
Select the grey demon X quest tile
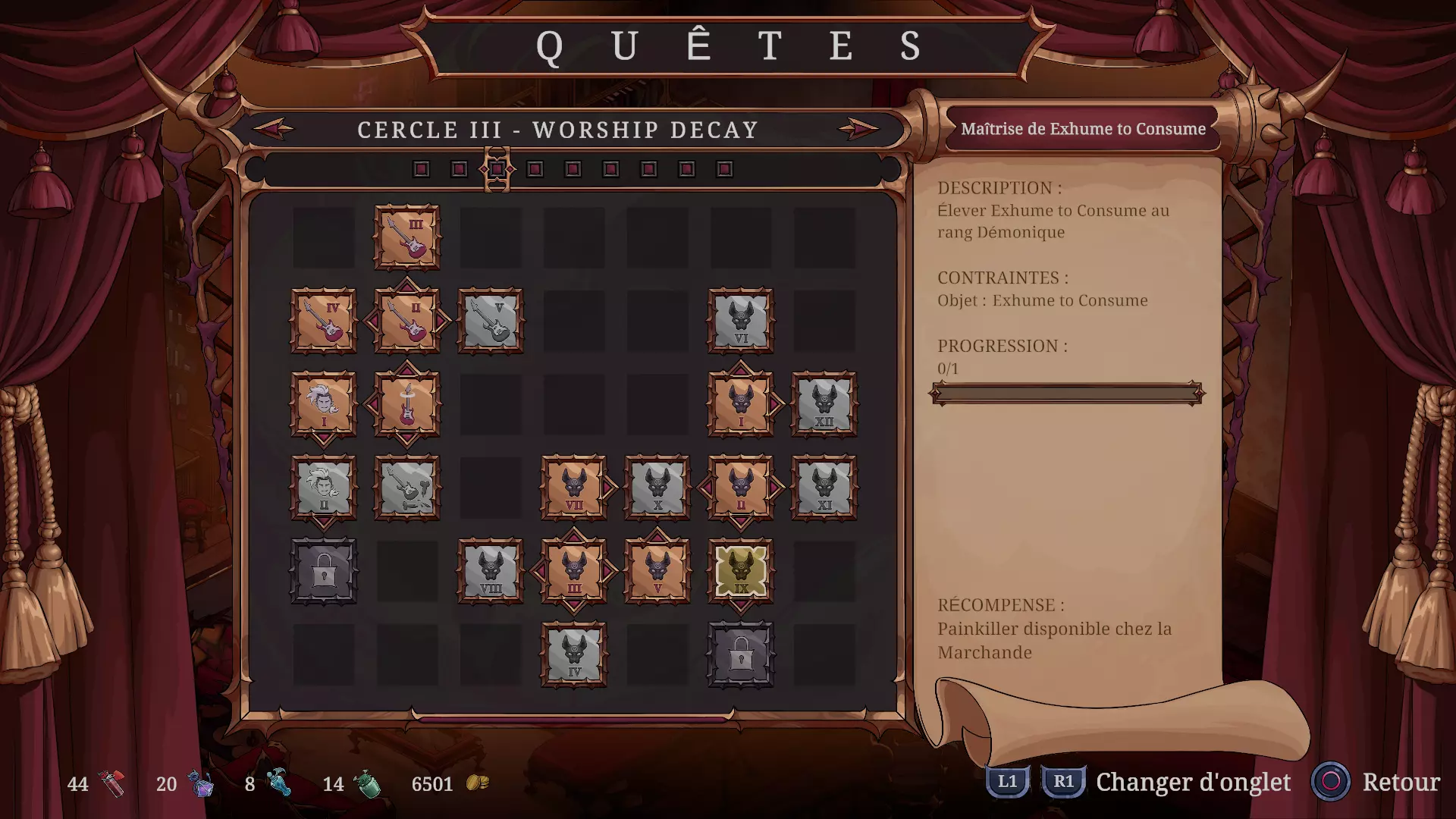pyautogui.click(x=657, y=488)
